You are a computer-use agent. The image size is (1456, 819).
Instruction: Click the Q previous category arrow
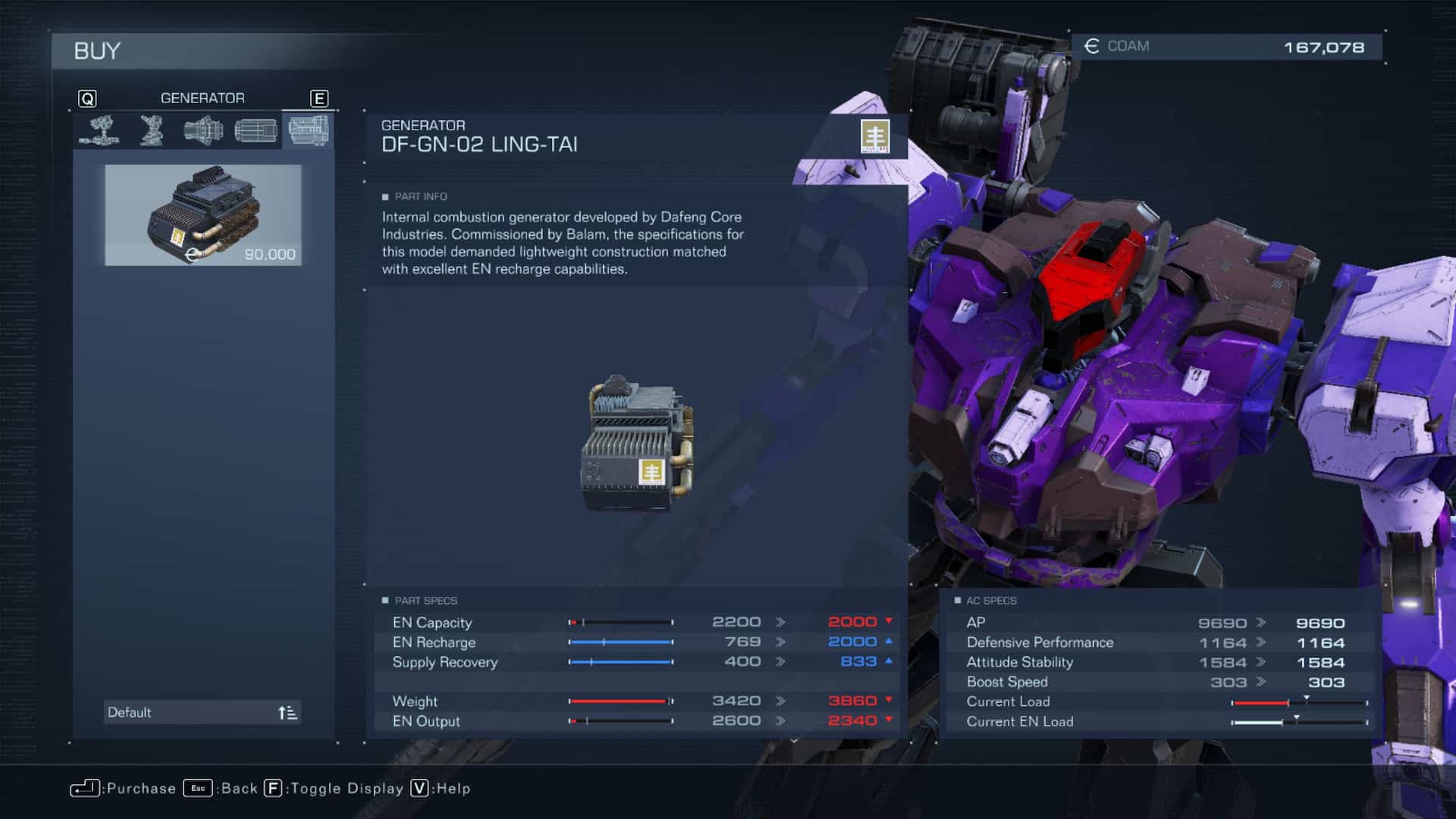pos(88,98)
